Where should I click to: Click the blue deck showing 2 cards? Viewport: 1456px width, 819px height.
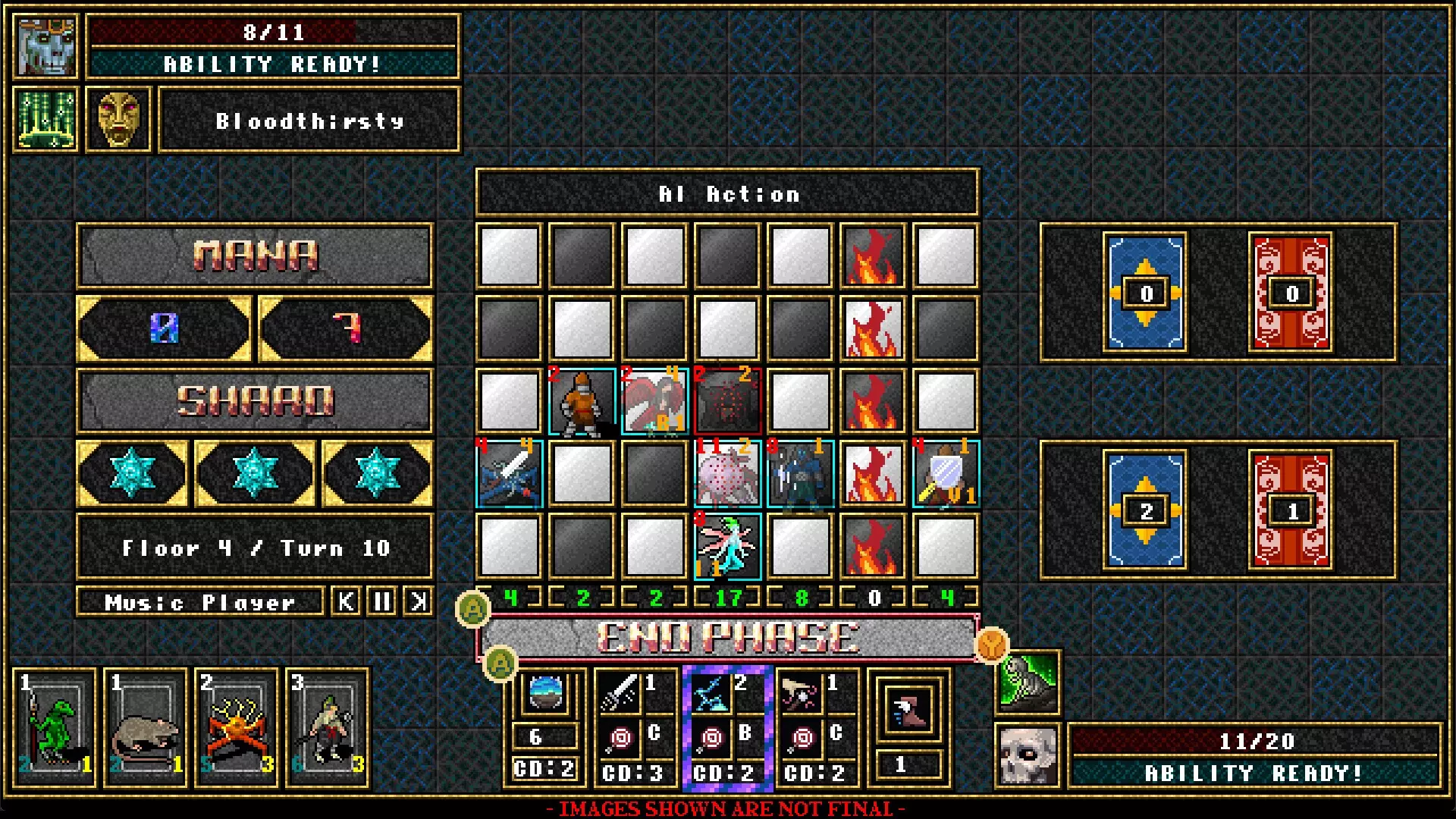[1145, 510]
